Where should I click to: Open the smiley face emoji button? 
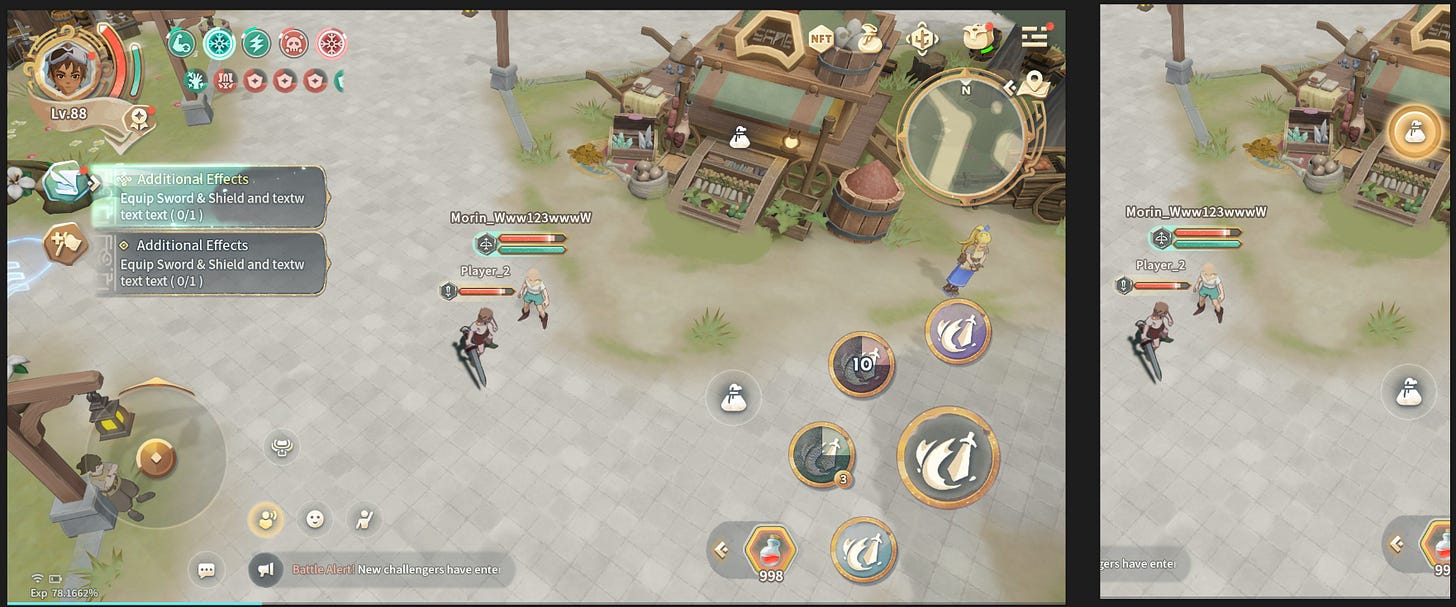point(315,518)
